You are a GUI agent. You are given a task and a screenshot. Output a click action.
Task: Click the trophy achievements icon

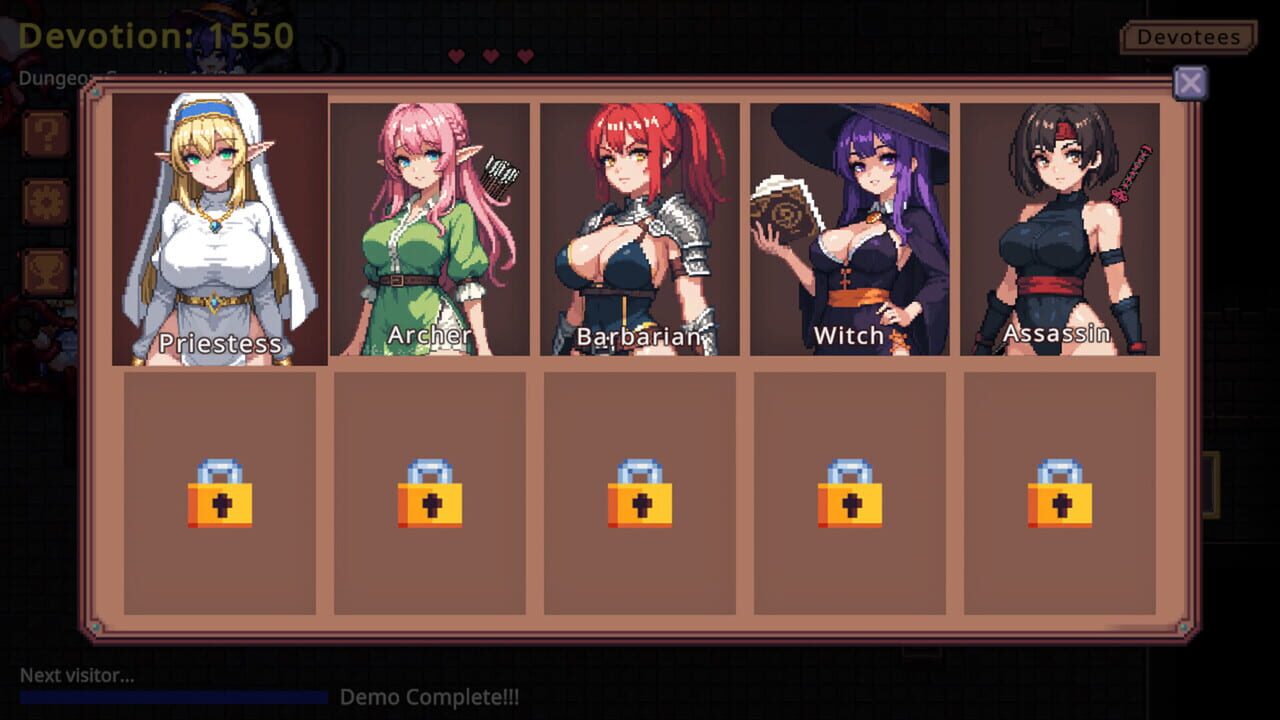[46, 269]
